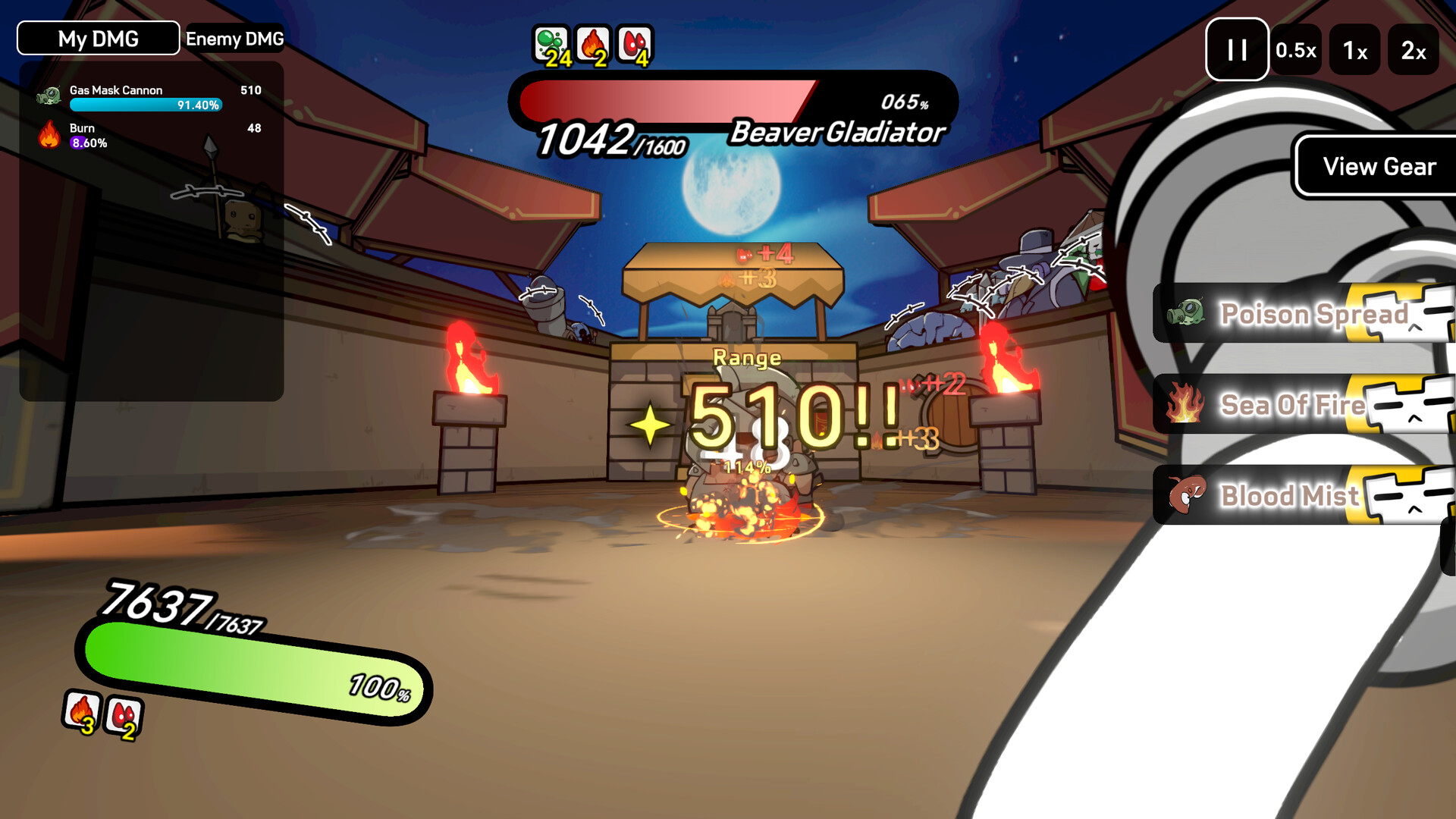1456x819 pixels.
Task: Toggle 2x game speed
Action: tap(1414, 50)
